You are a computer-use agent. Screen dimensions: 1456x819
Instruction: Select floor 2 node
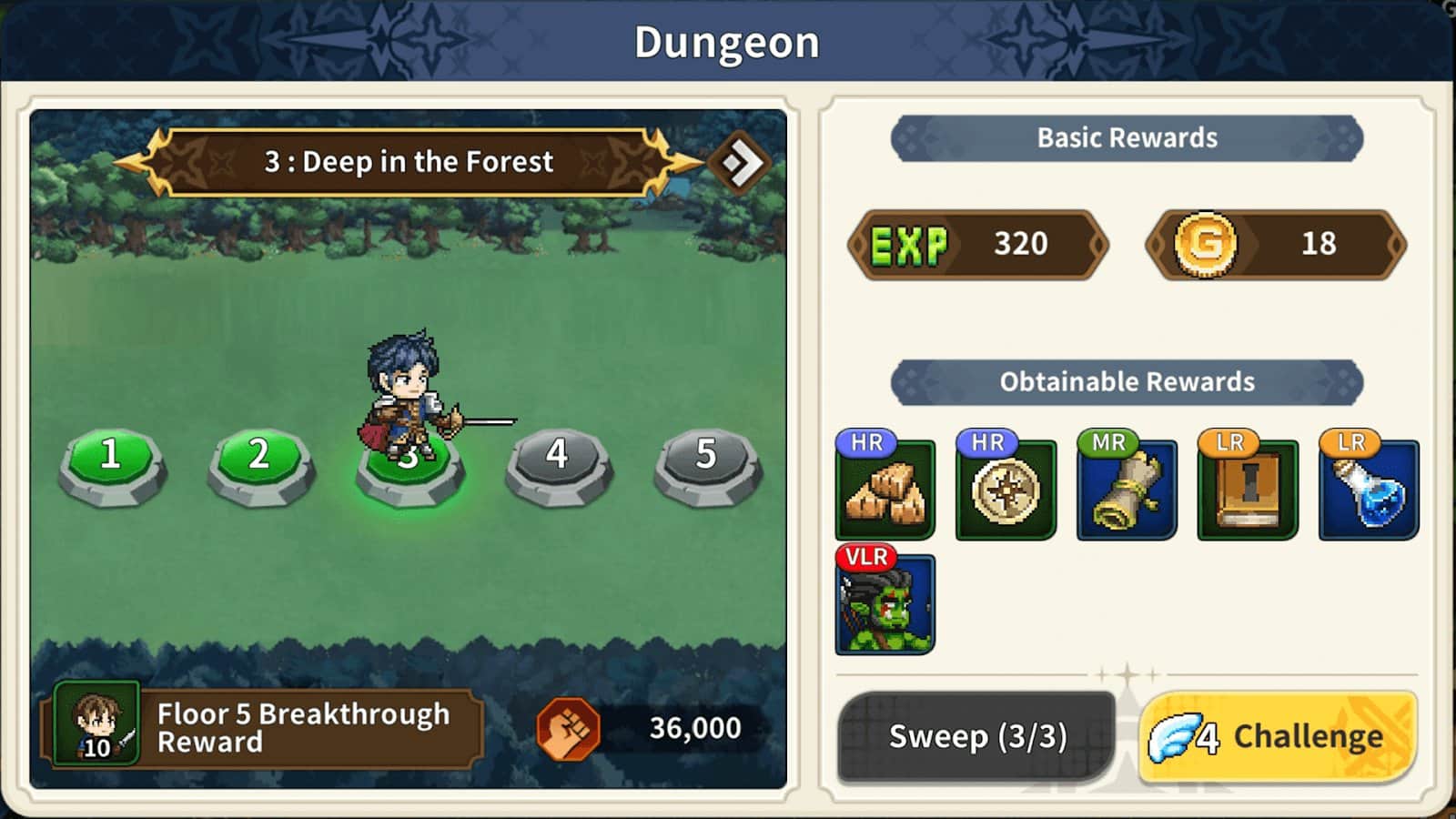click(x=259, y=462)
